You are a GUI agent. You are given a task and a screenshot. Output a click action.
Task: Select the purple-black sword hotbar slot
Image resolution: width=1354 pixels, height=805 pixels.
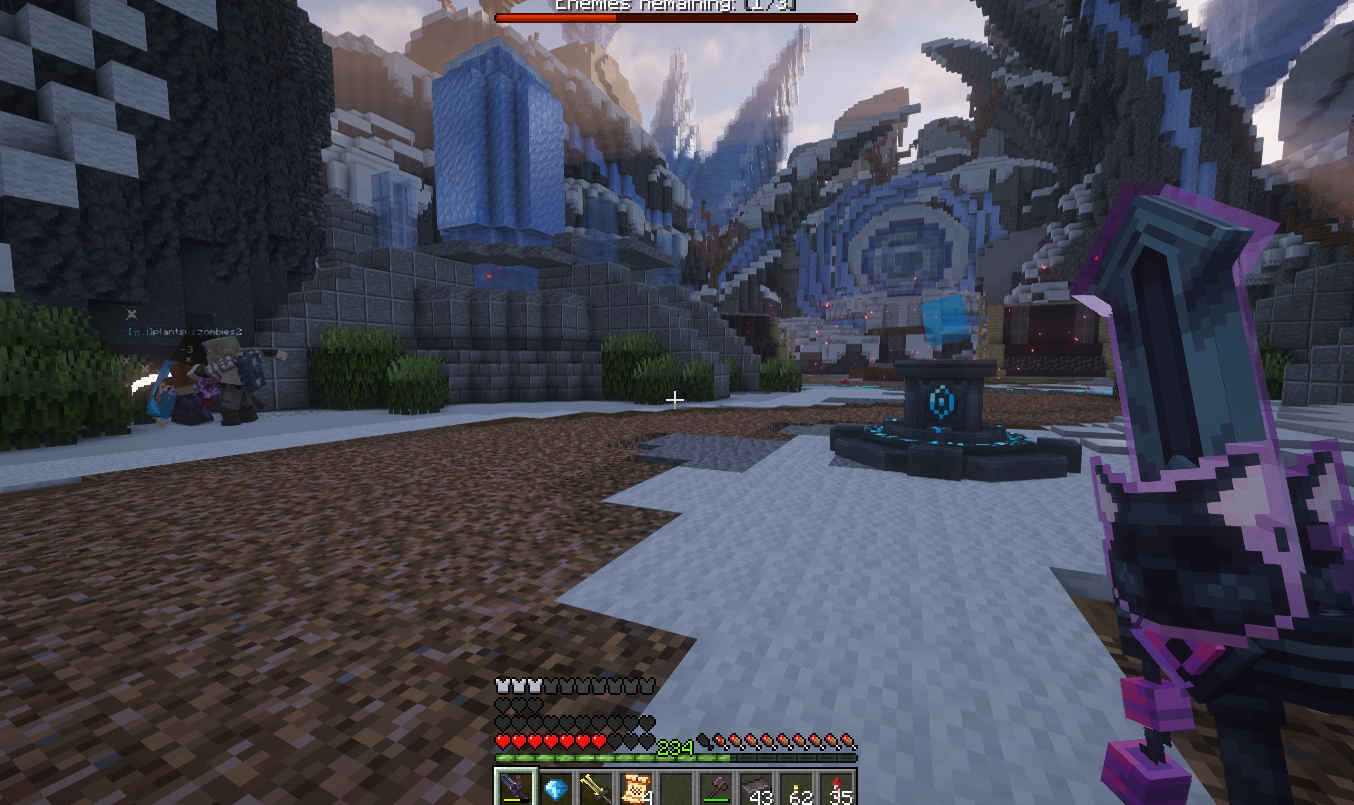(x=516, y=788)
